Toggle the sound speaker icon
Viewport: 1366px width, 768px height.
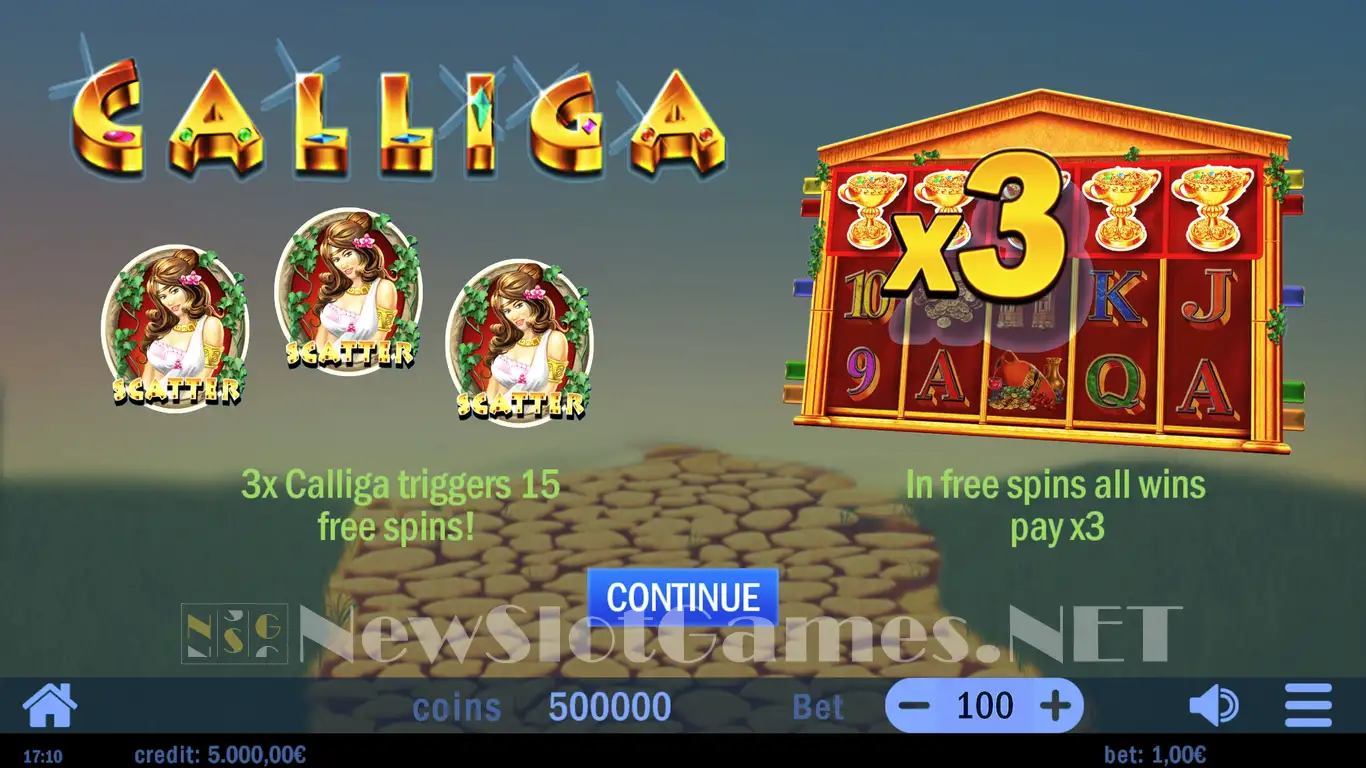1213,706
